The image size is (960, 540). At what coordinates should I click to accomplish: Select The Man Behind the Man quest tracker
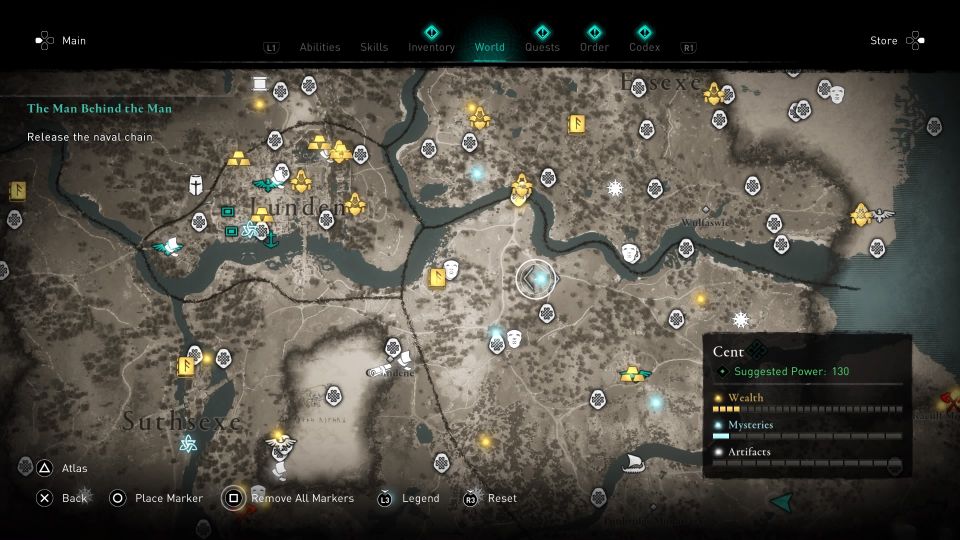pos(99,108)
